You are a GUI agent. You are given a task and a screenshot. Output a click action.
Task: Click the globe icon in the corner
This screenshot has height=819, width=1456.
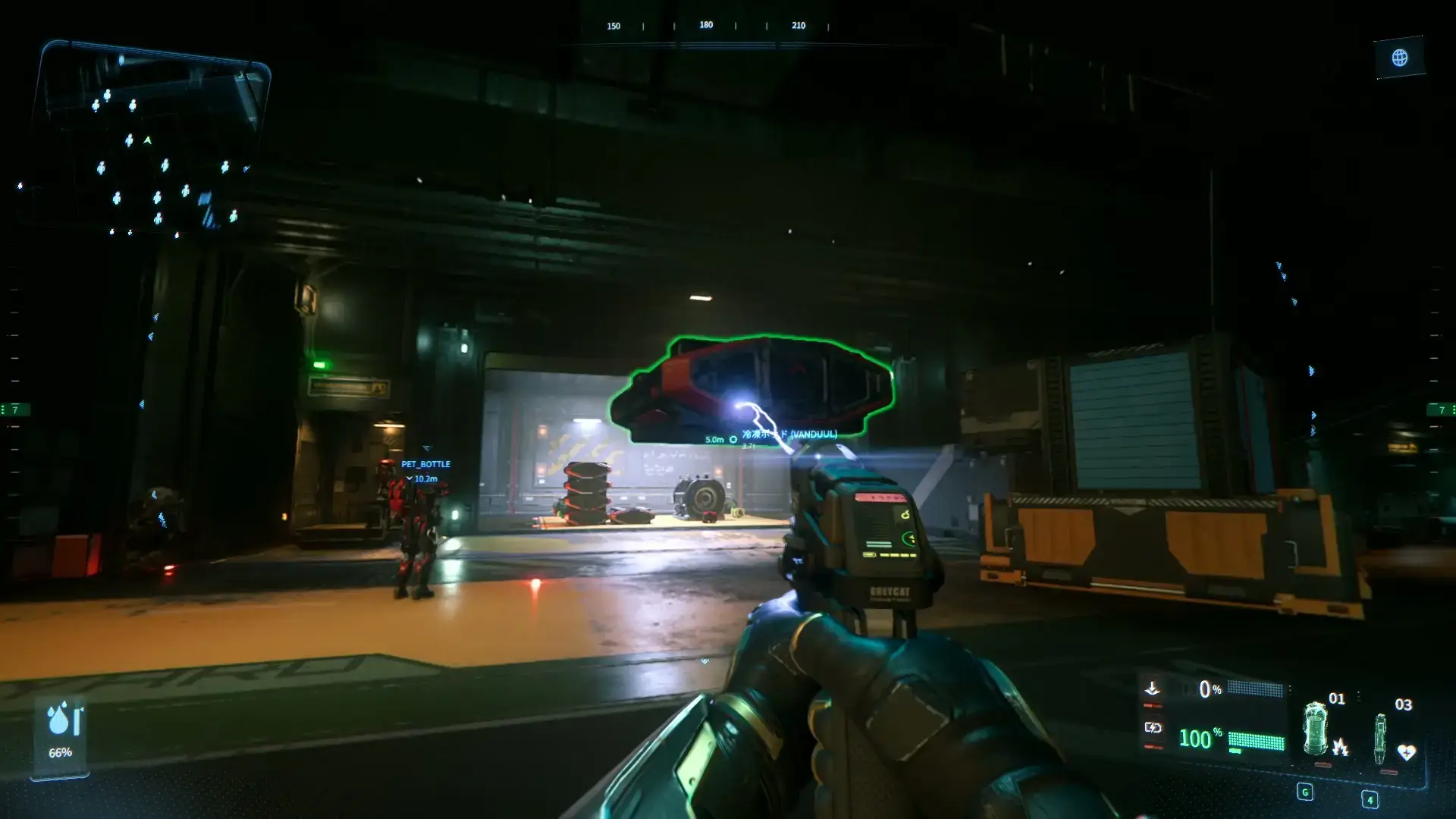point(1399,58)
